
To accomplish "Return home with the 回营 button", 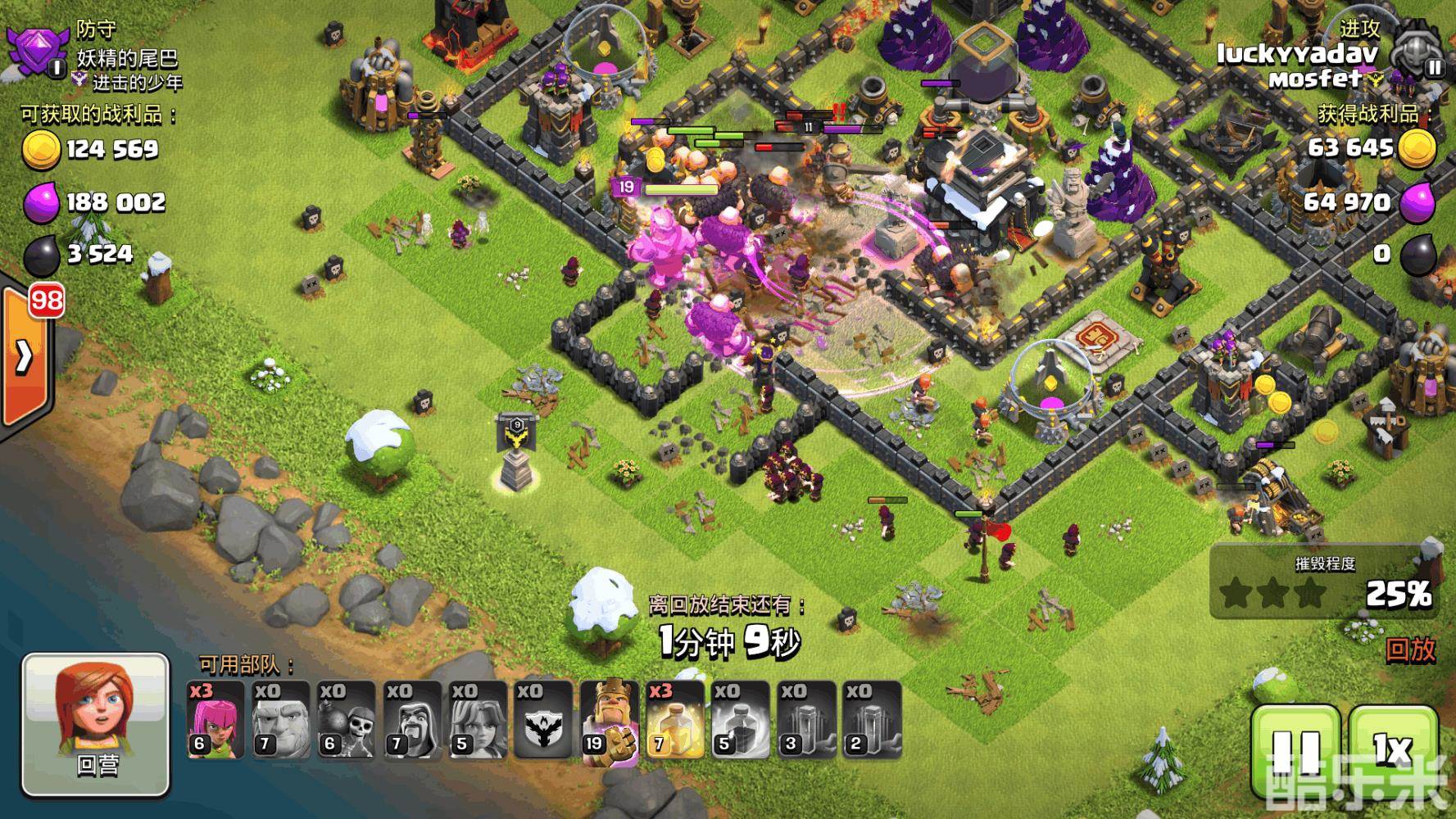I will [x=96, y=725].
